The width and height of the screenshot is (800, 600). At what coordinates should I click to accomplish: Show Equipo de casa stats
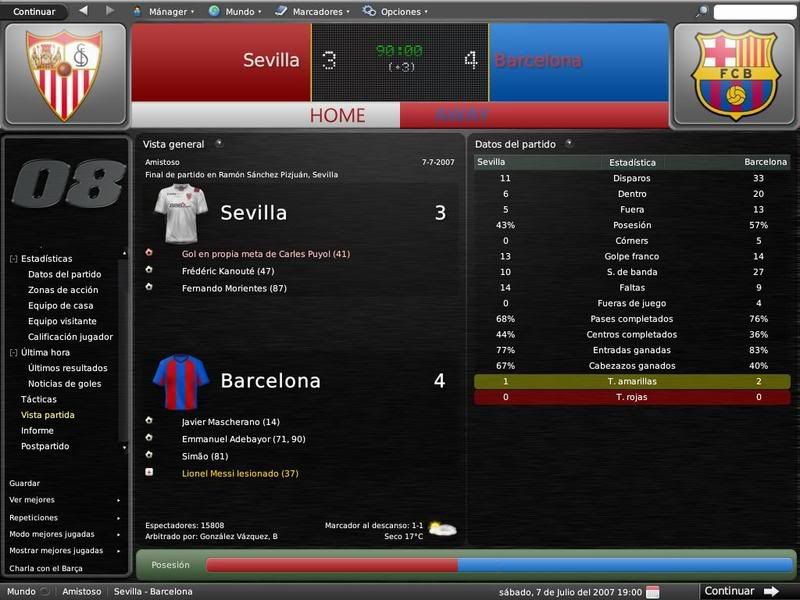tap(61, 306)
